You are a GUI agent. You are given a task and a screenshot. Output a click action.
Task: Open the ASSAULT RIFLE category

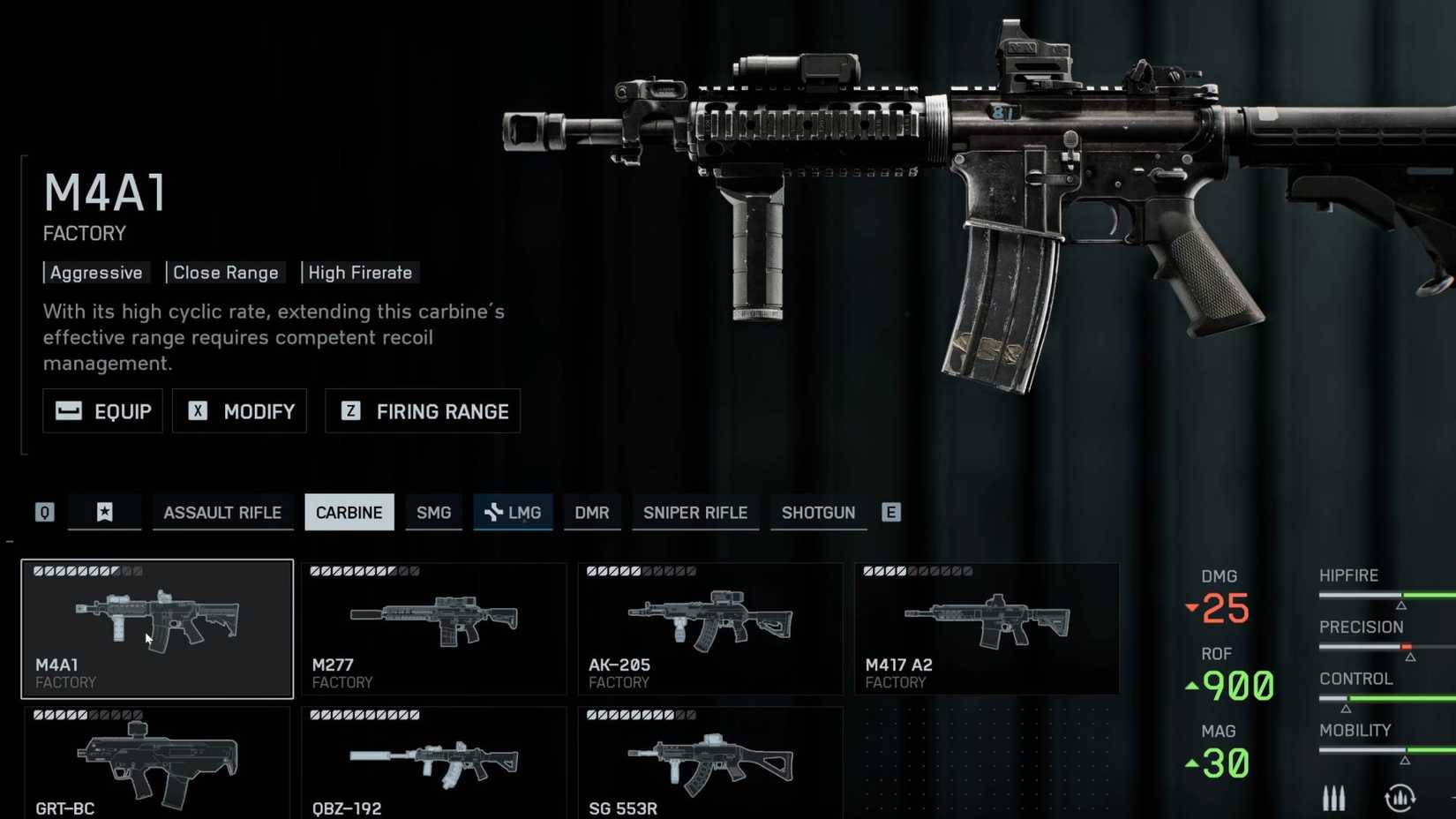(222, 512)
